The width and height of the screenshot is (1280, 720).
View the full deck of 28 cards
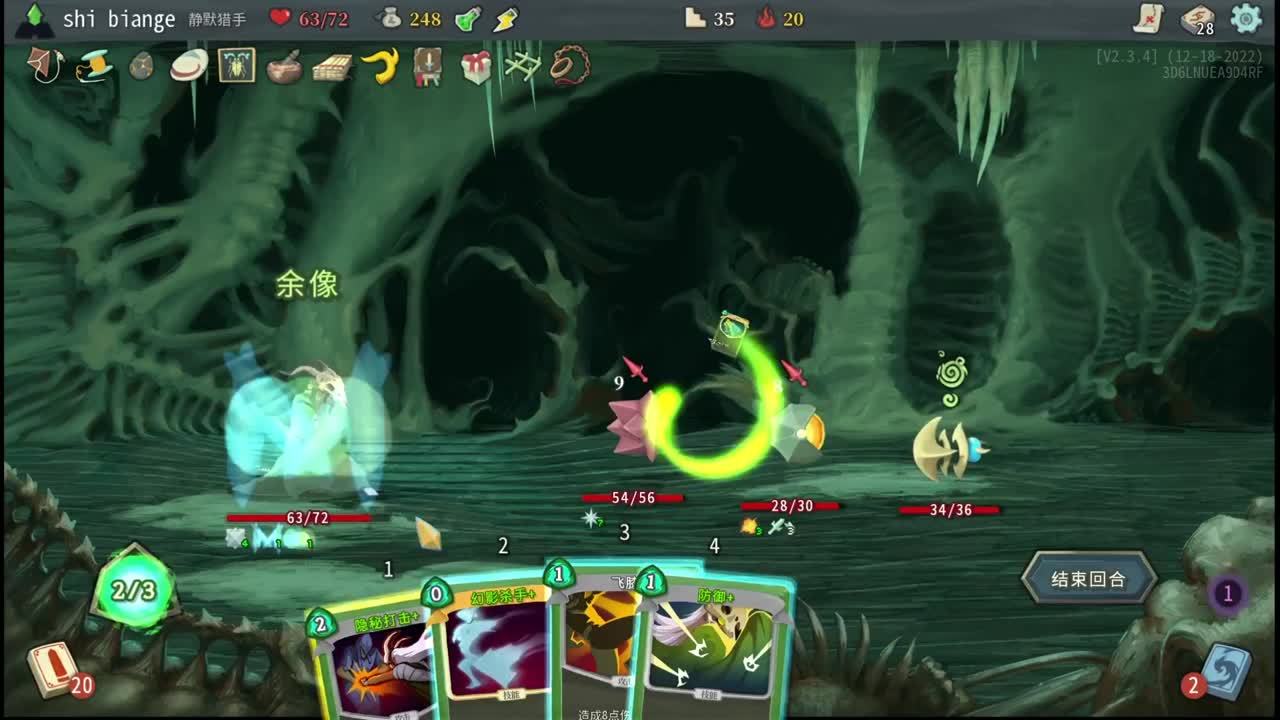(x=1197, y=19)
